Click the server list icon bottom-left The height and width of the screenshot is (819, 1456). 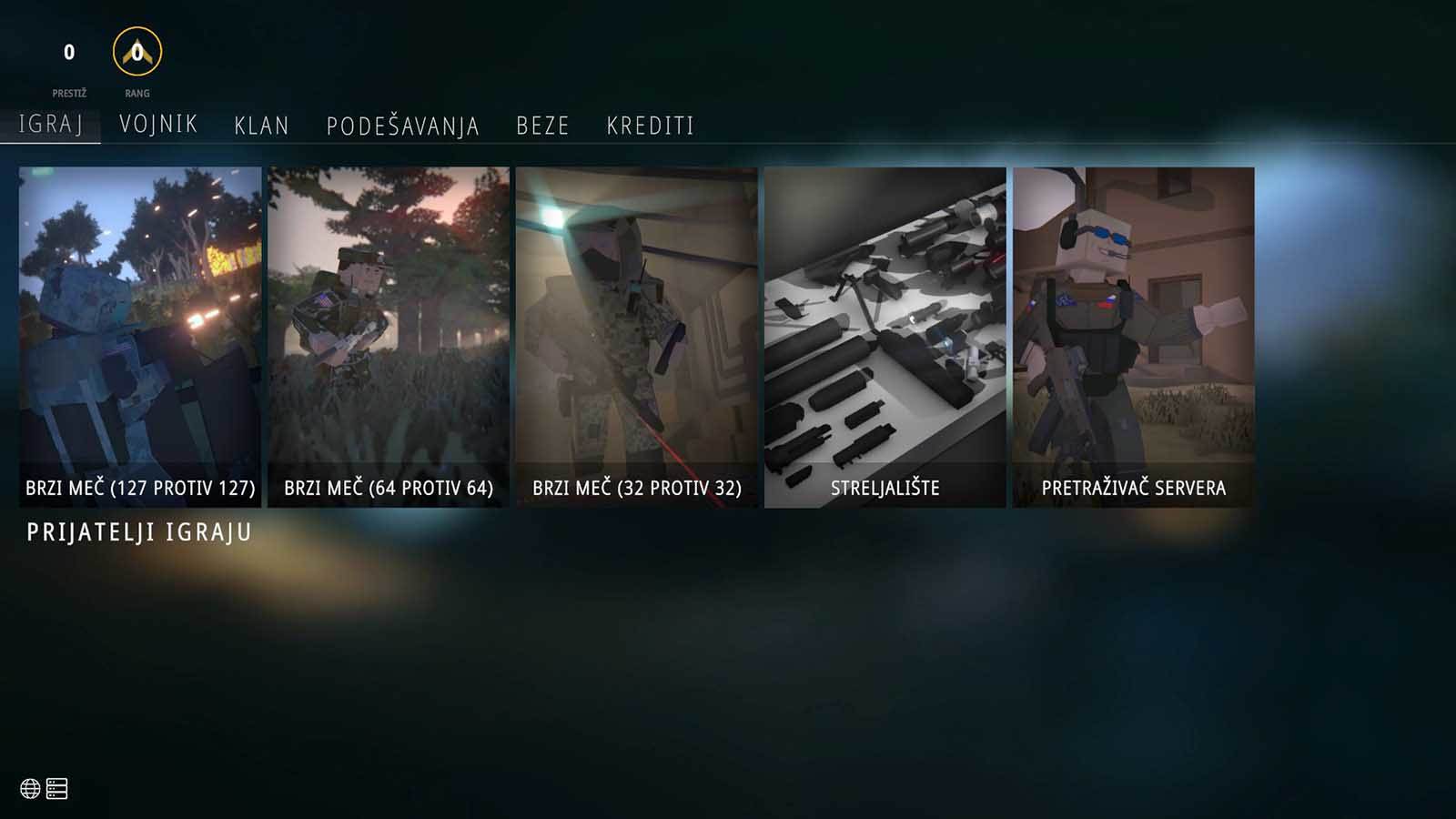[x=56, y=789]
